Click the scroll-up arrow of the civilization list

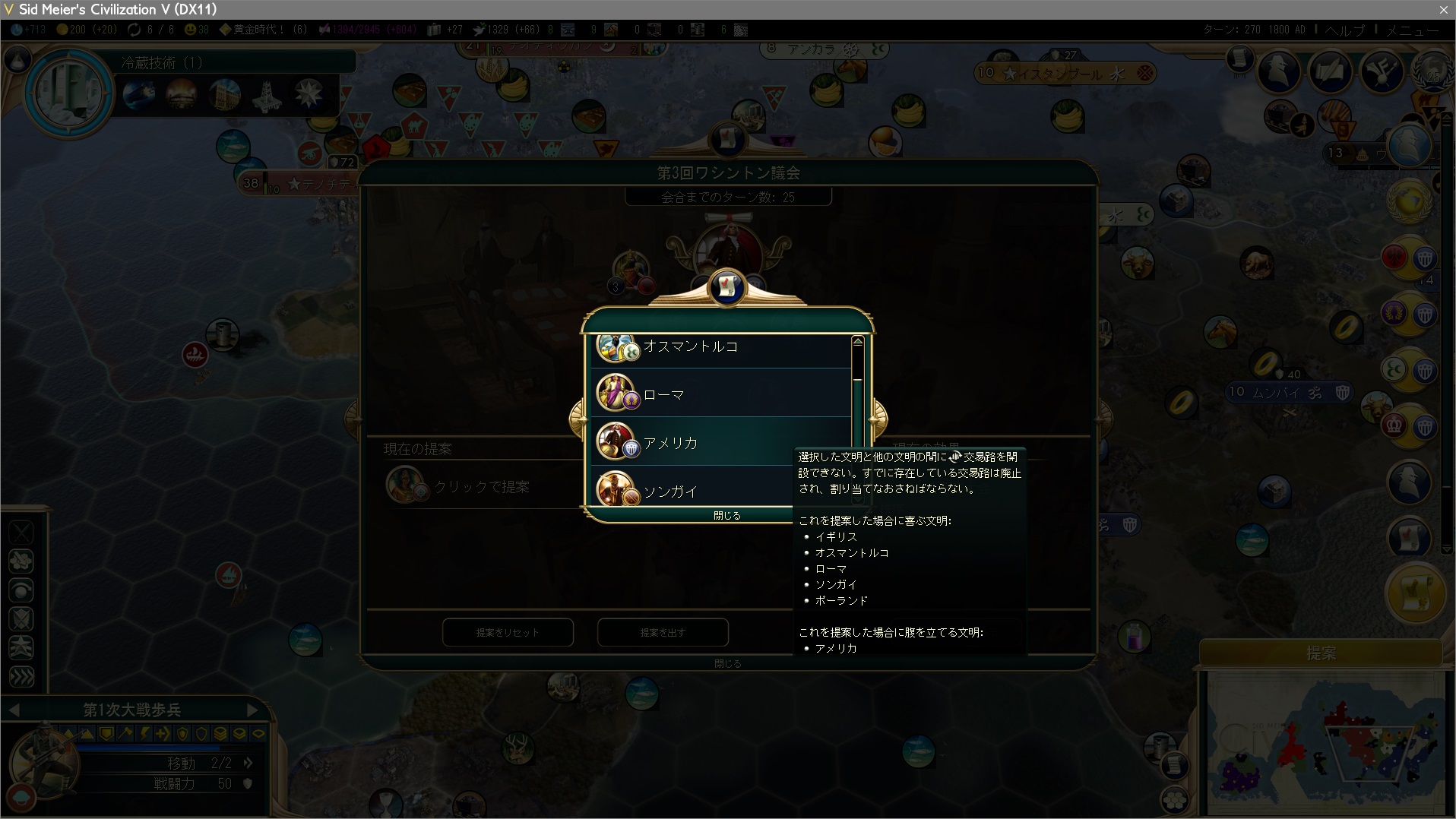pyautogui.click(x=857, y=342)
